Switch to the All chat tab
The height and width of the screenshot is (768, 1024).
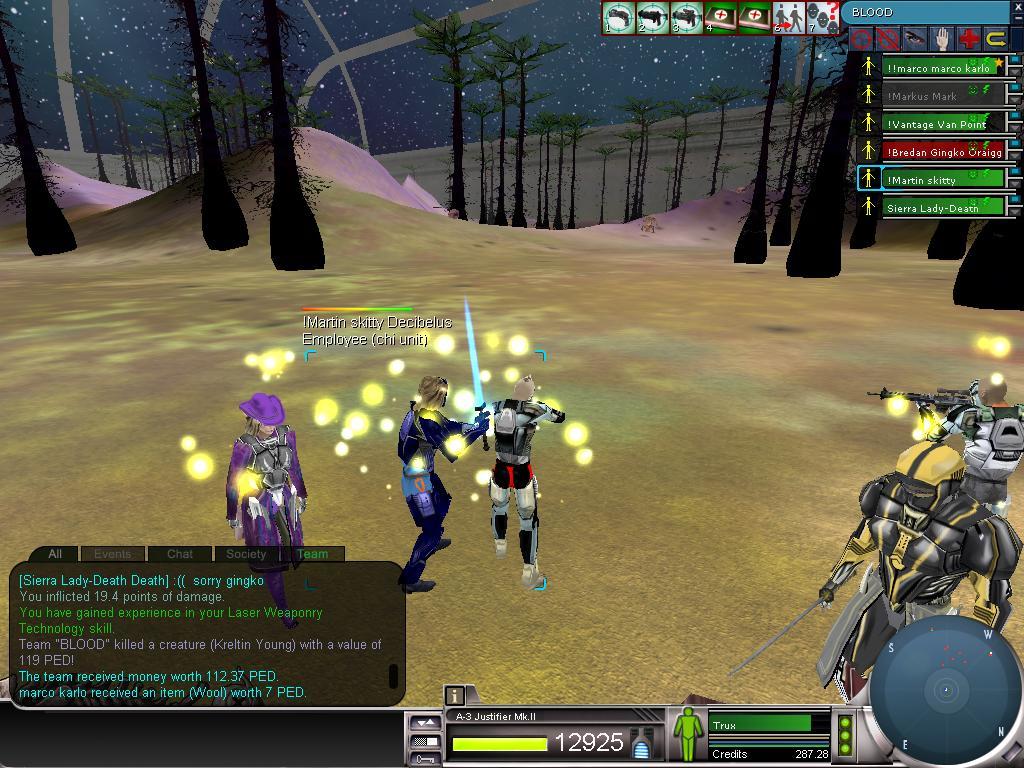(55, 554)
